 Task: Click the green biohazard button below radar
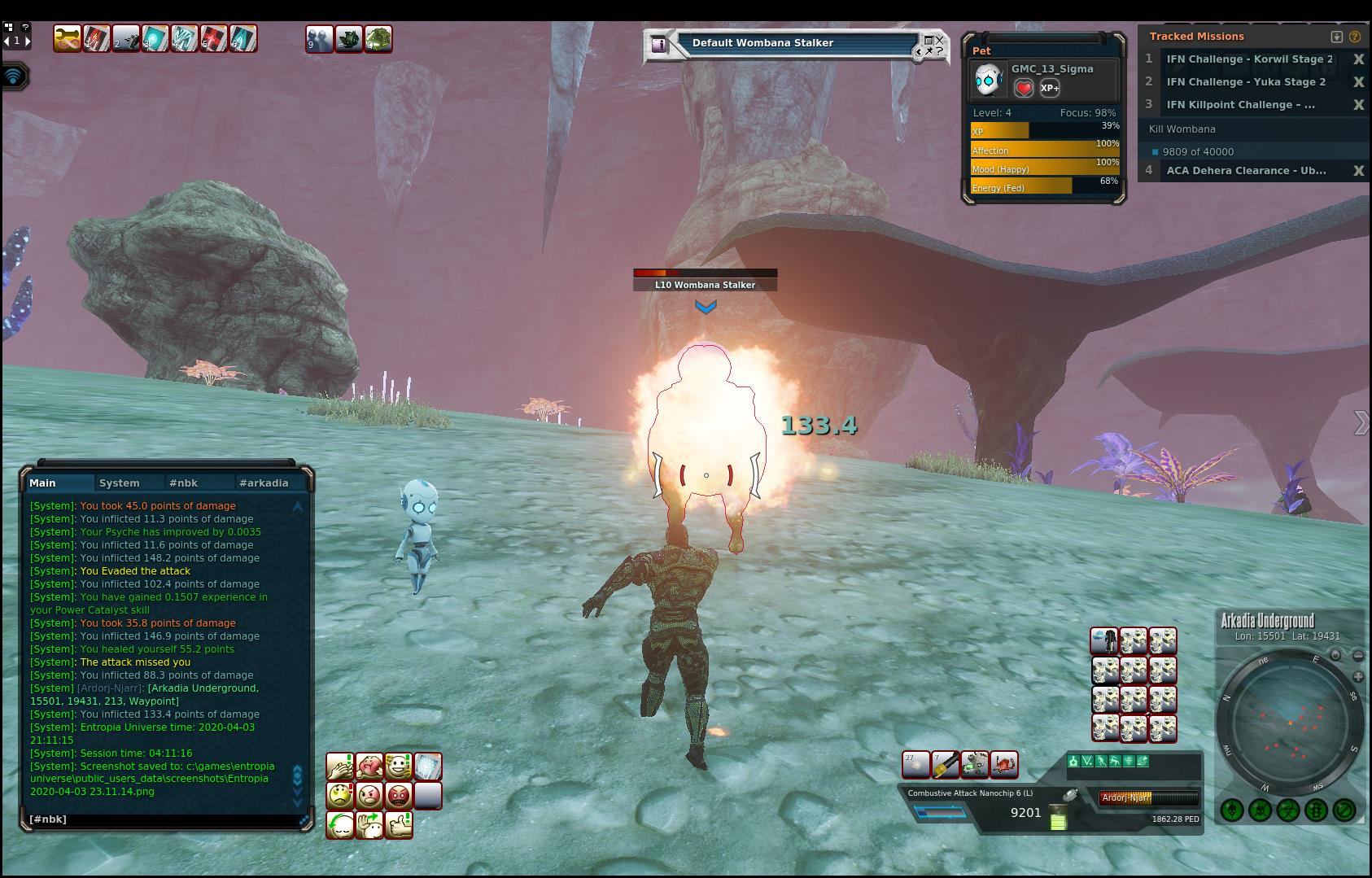pyautogui.click(x=1287, y=810)
